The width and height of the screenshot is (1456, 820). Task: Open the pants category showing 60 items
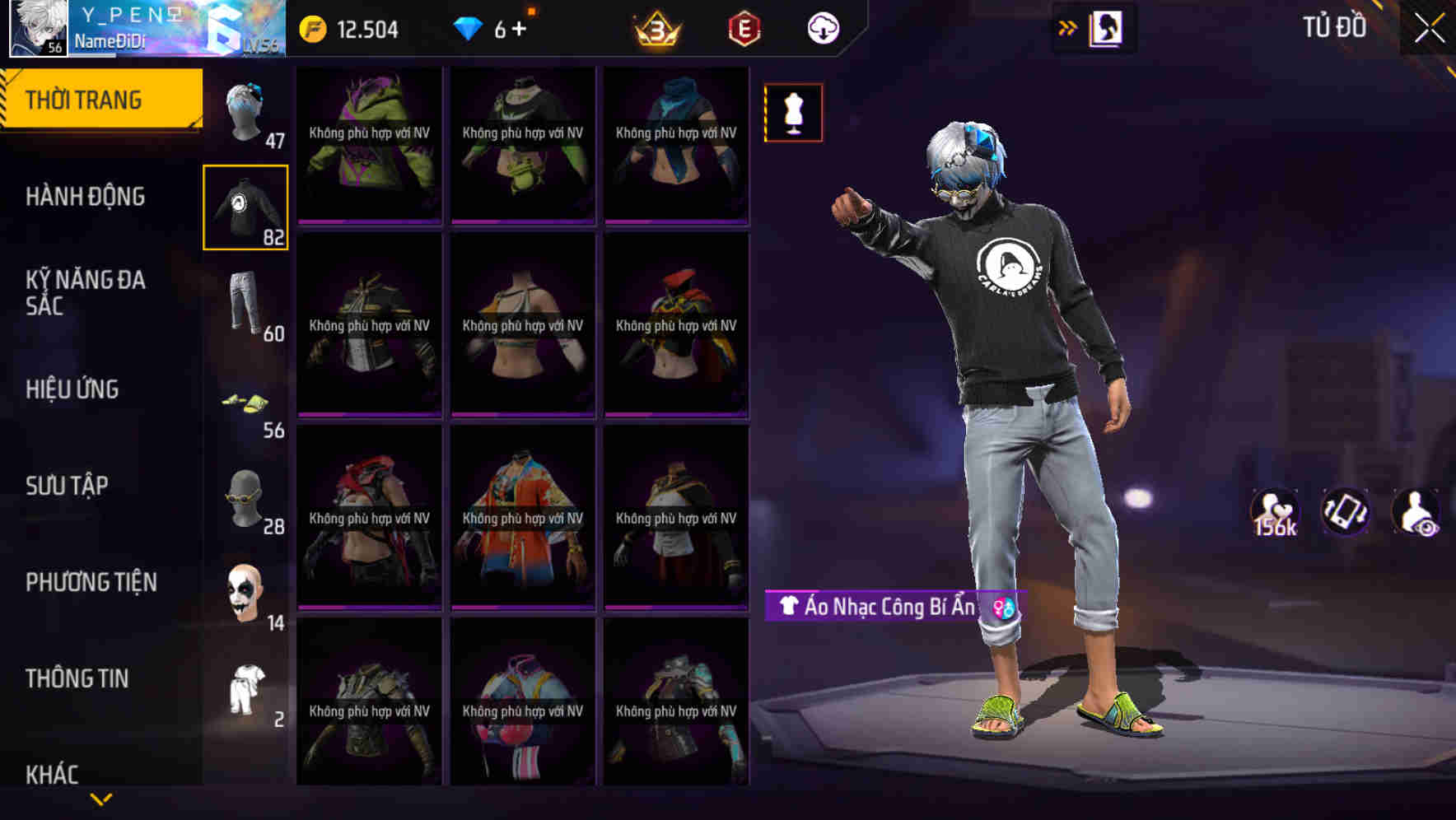click(x=246, y=305)
